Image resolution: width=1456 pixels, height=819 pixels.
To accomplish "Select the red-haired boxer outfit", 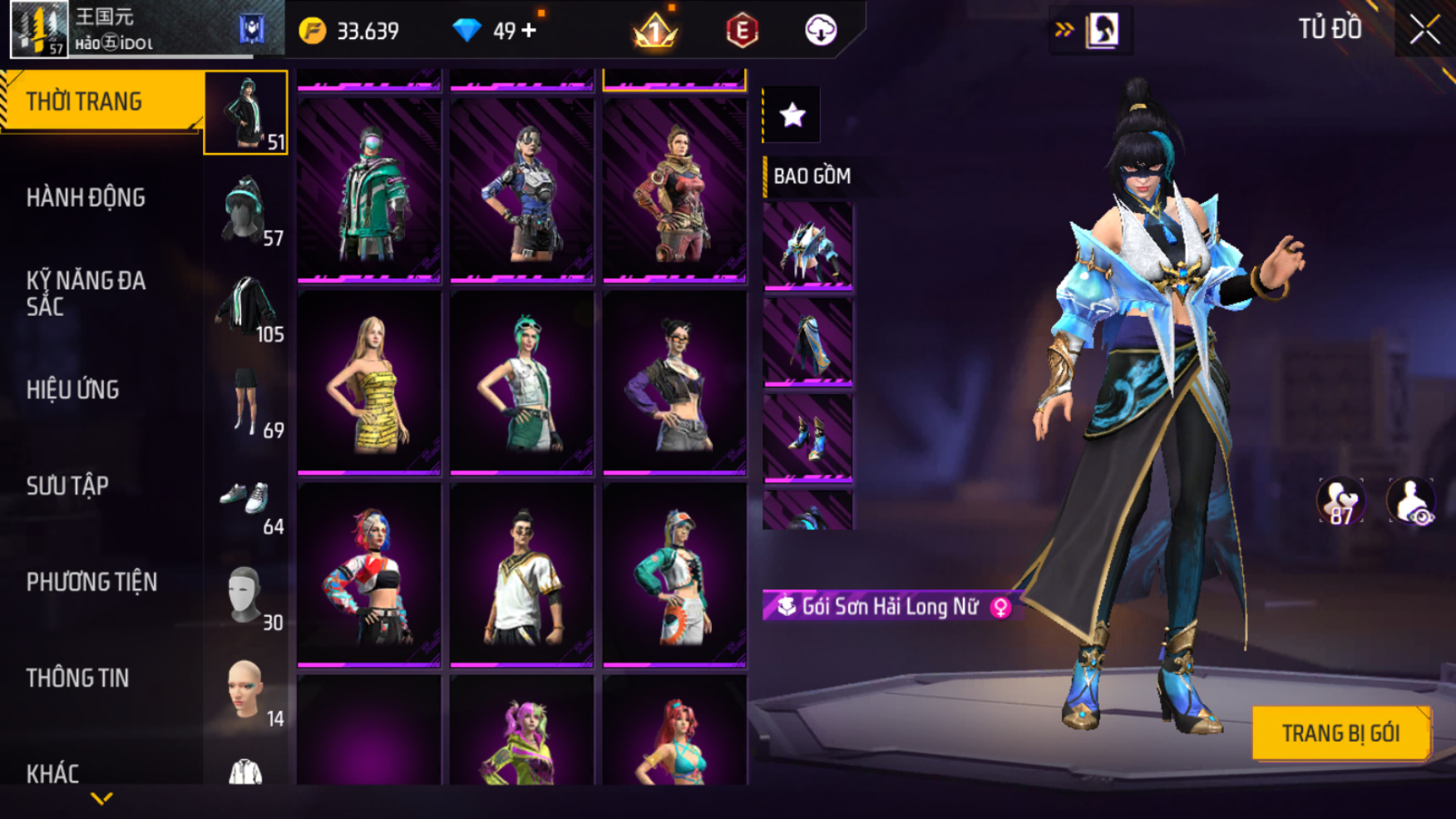I will [x=369, y=575].
